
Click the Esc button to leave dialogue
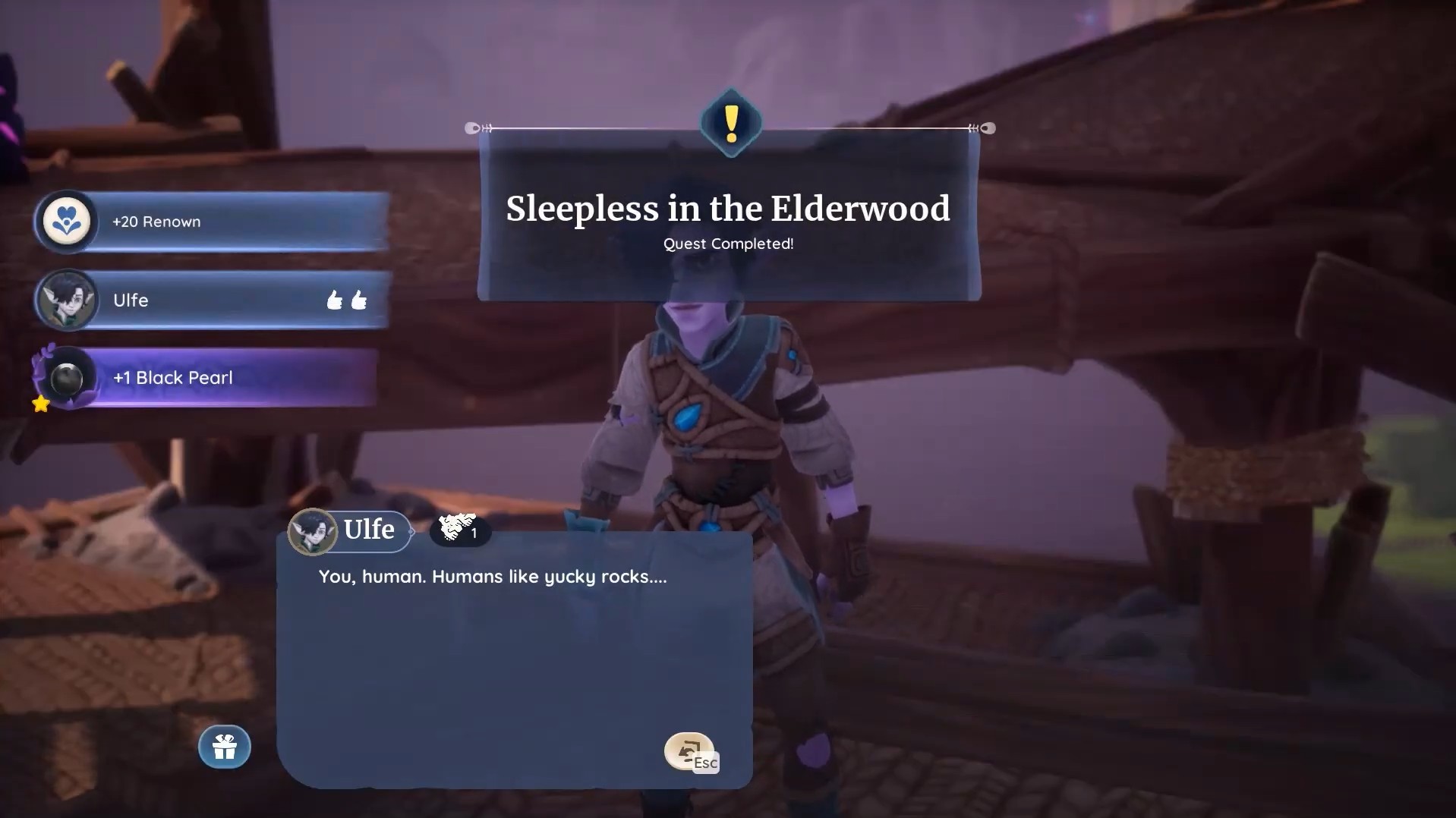[x=706, y=761]
